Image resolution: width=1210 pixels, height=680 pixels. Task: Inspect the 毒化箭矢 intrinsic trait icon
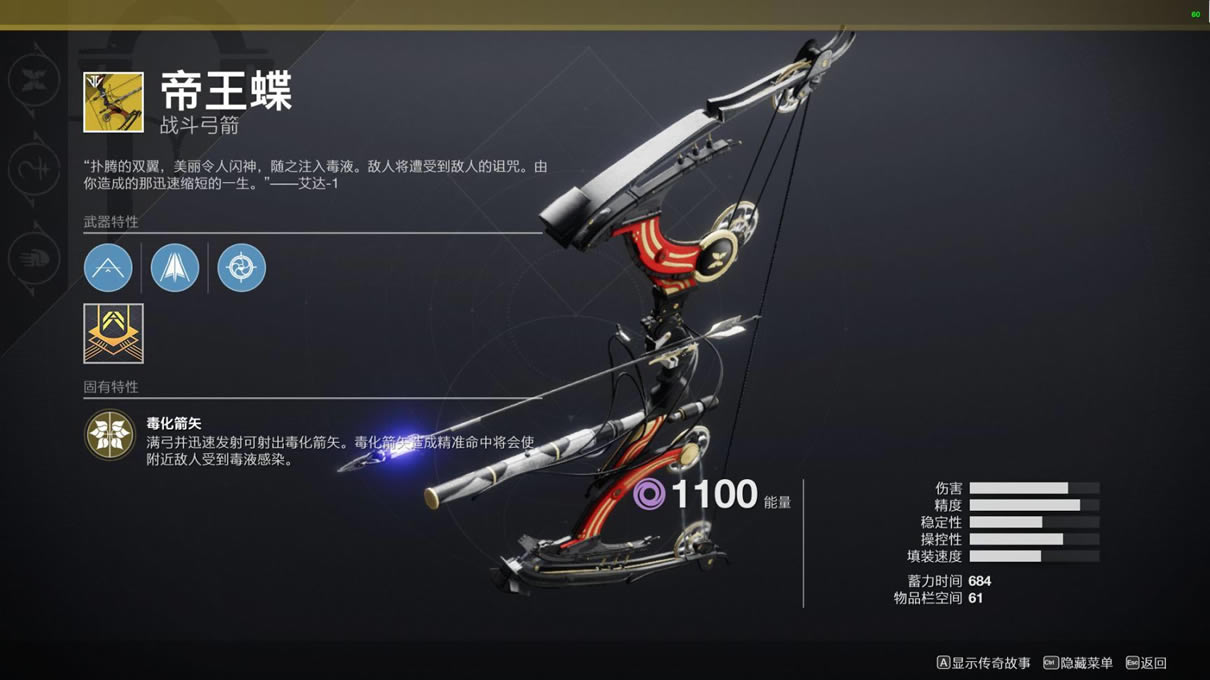pos(109,435)
